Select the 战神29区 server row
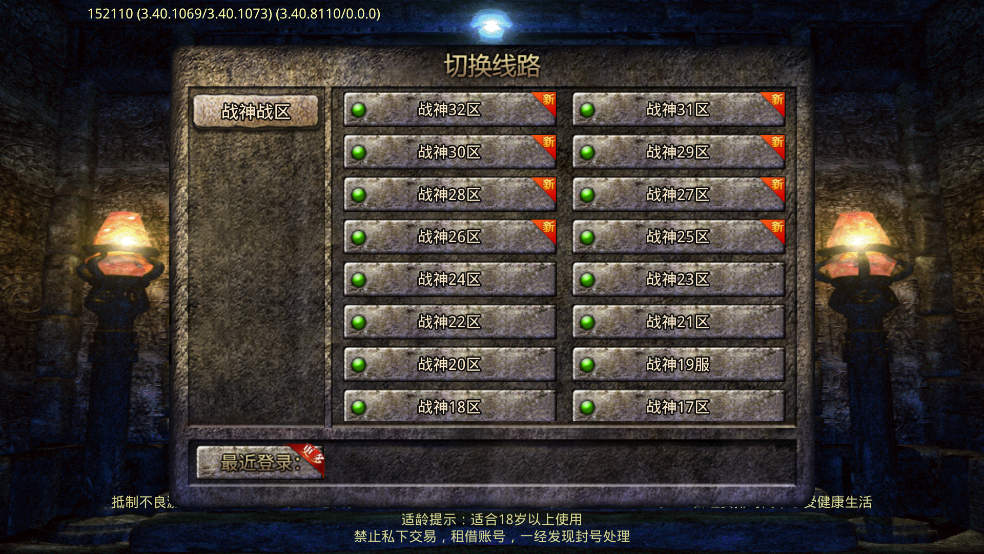984x554 pixels. pos(678,152)
